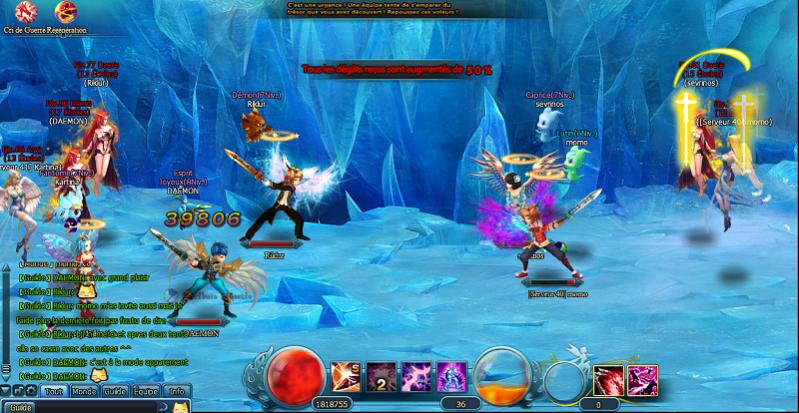Viewport: 799px width, 413px height.
Task: Activate the purple armored figure skill
Action: click(450, 378)
